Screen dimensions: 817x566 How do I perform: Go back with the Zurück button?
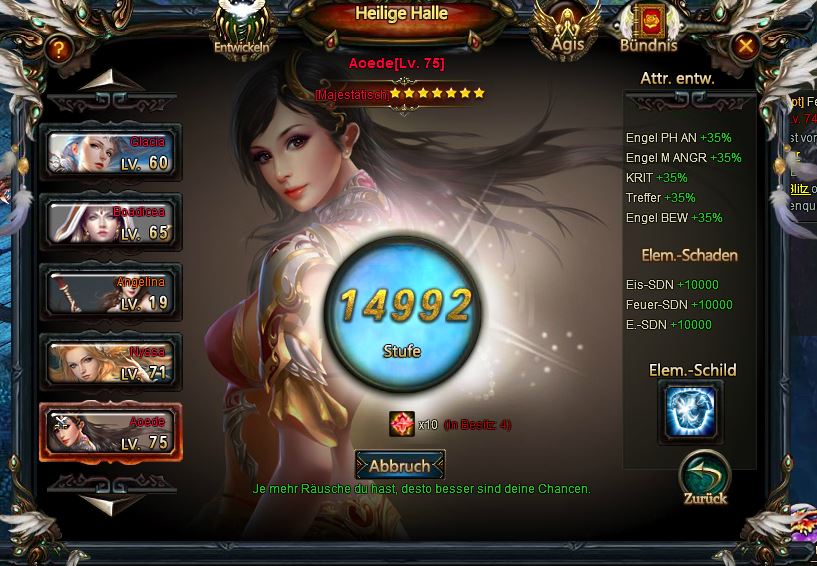(704, 479)
